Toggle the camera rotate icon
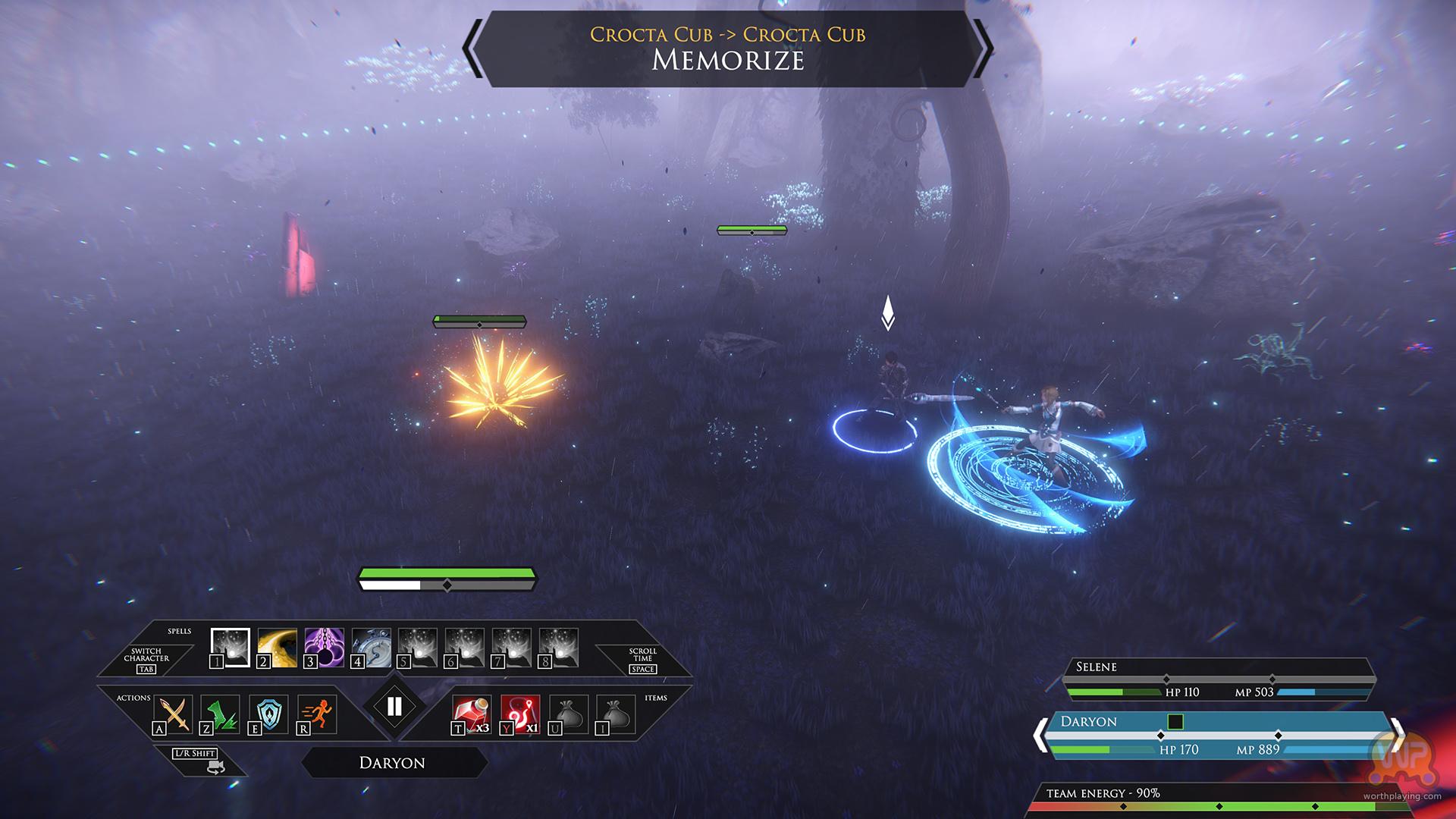Screen dimensions: 1456x819 pos(215,767)
